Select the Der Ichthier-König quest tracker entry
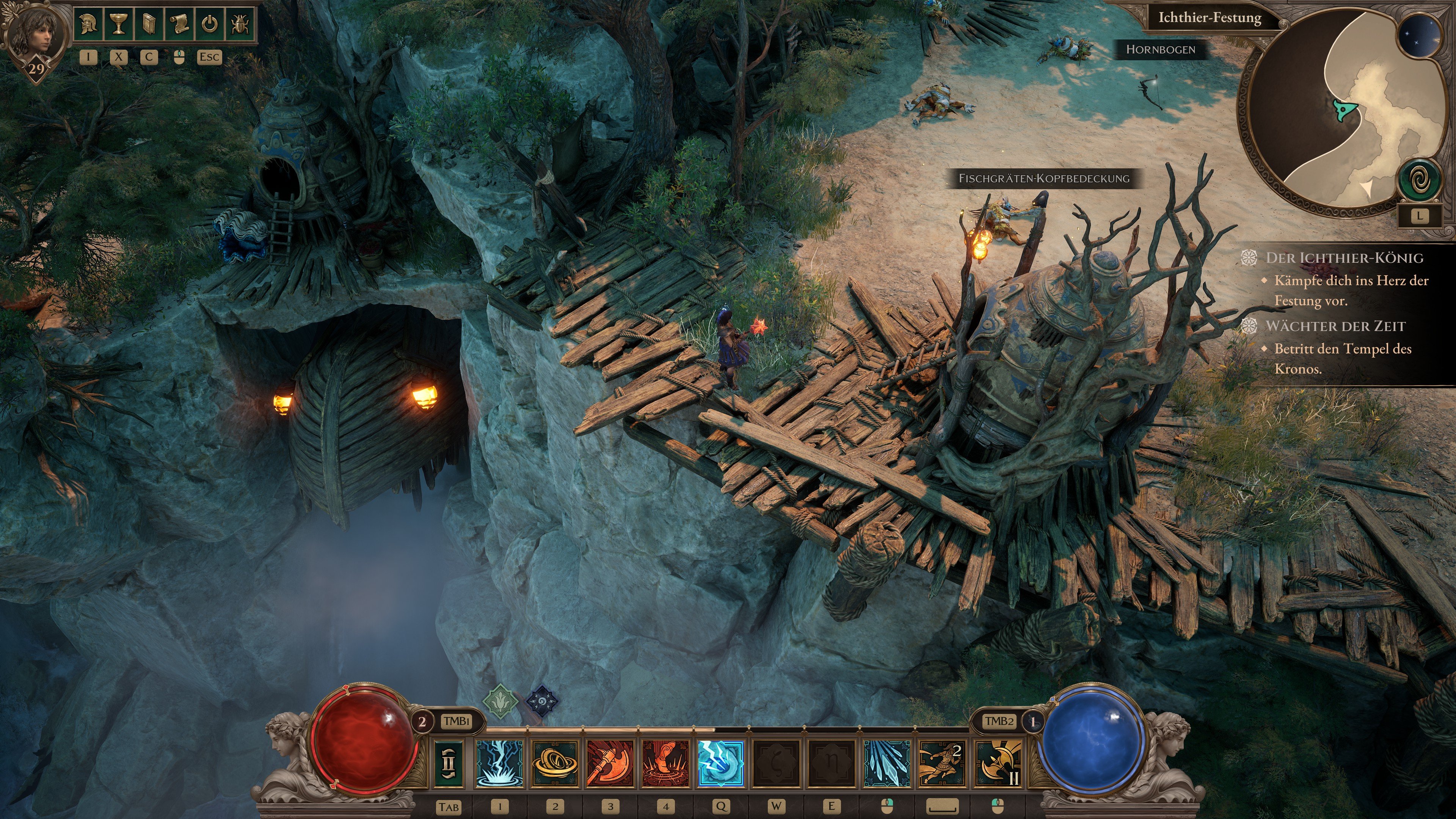This screenshot has width=1456, height=819. pyautogui.click(x=1344, y=258)
